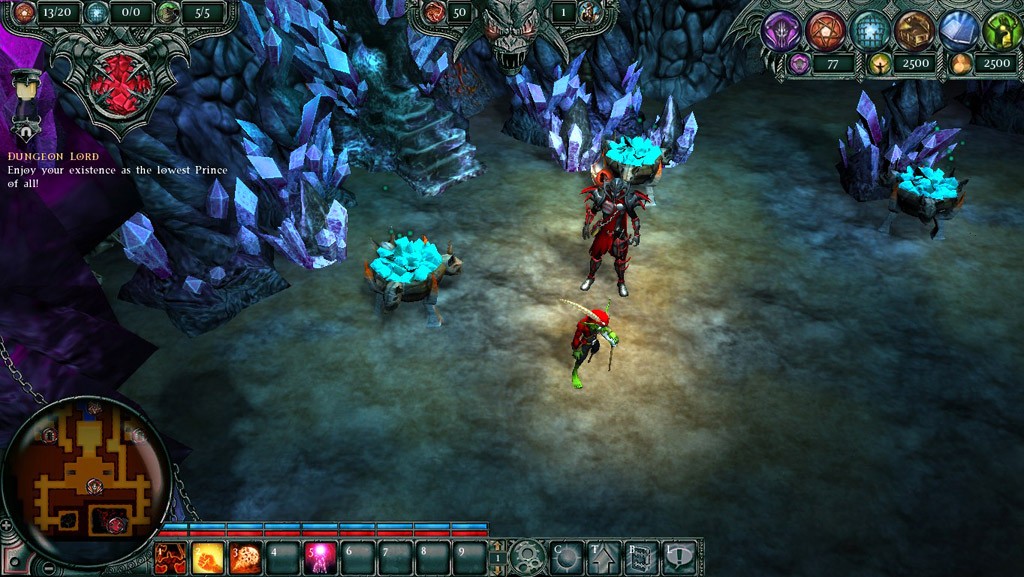This screenshot has height=577, width=1024.
Task: Activate the fiery fist skill in slot 2
Action: pyautogui.click(x=208, y=557)
